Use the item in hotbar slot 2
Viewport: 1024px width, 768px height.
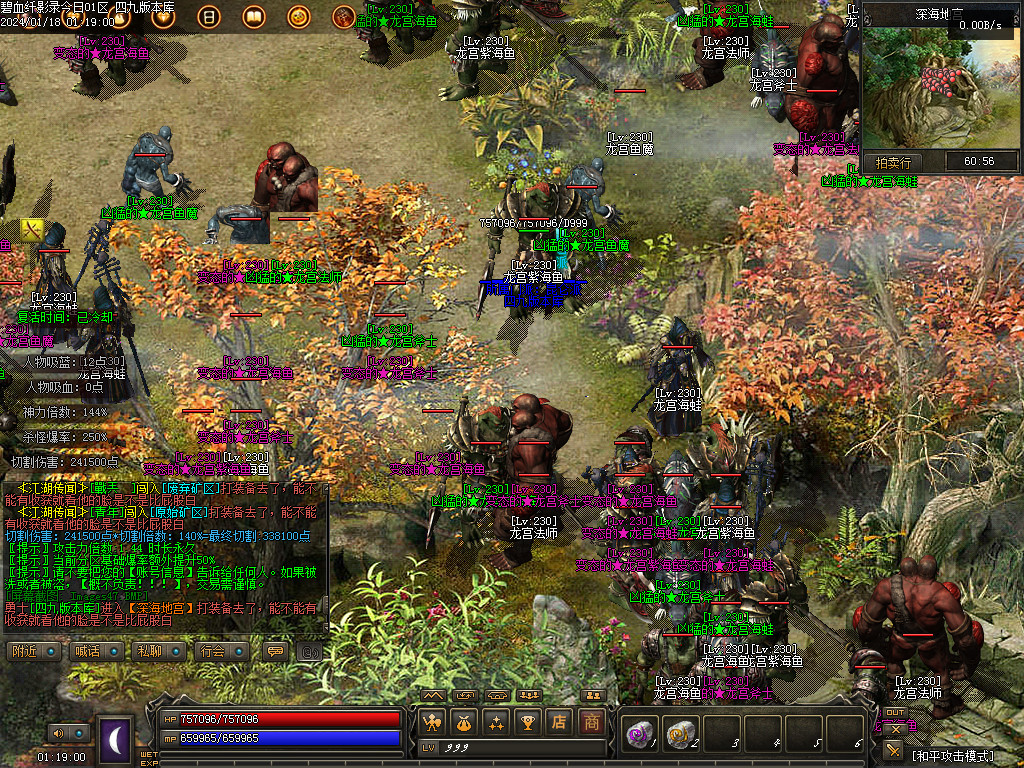click(x=680, y=733)
